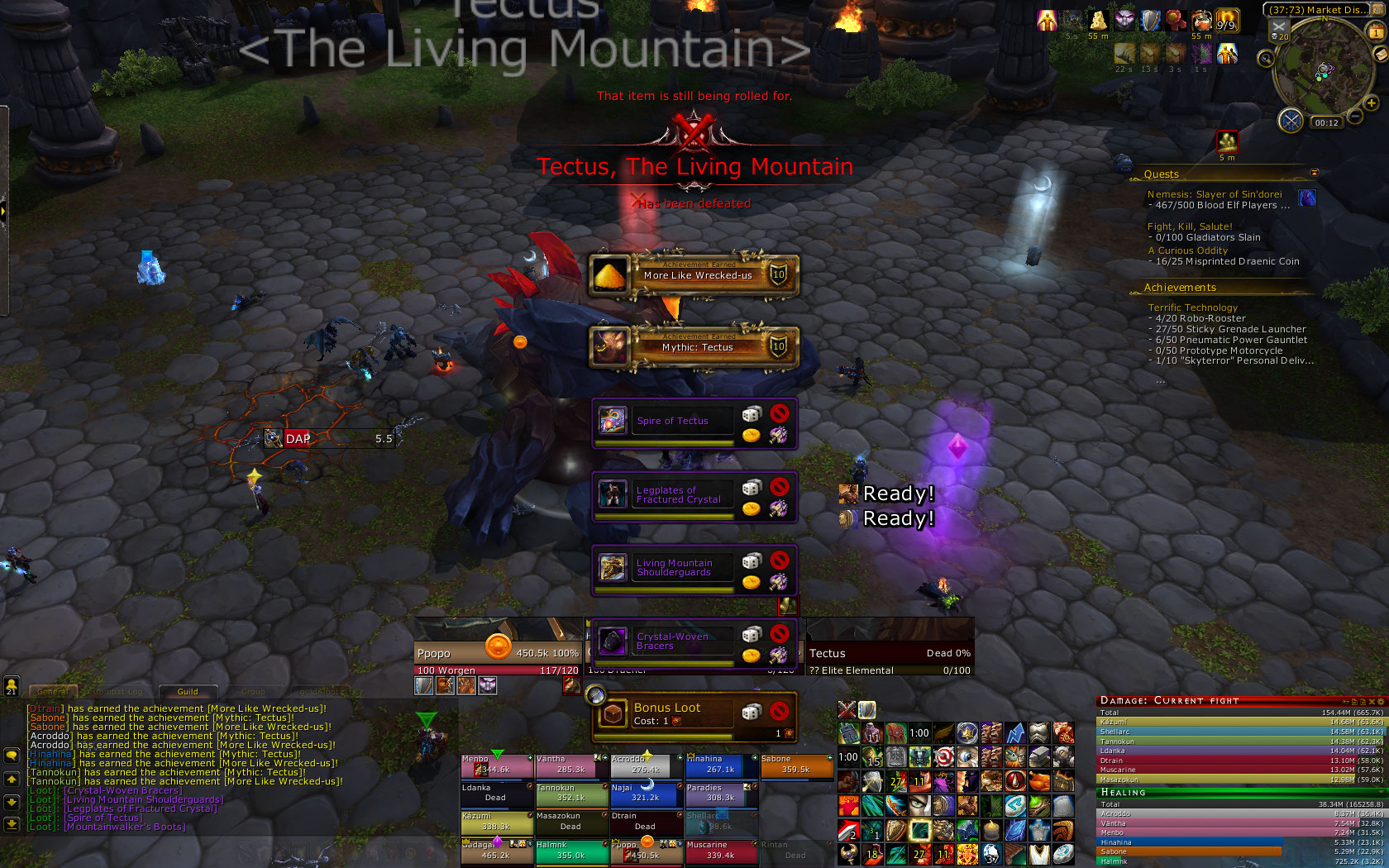Open the calendar button beside the minimap

1377,32
